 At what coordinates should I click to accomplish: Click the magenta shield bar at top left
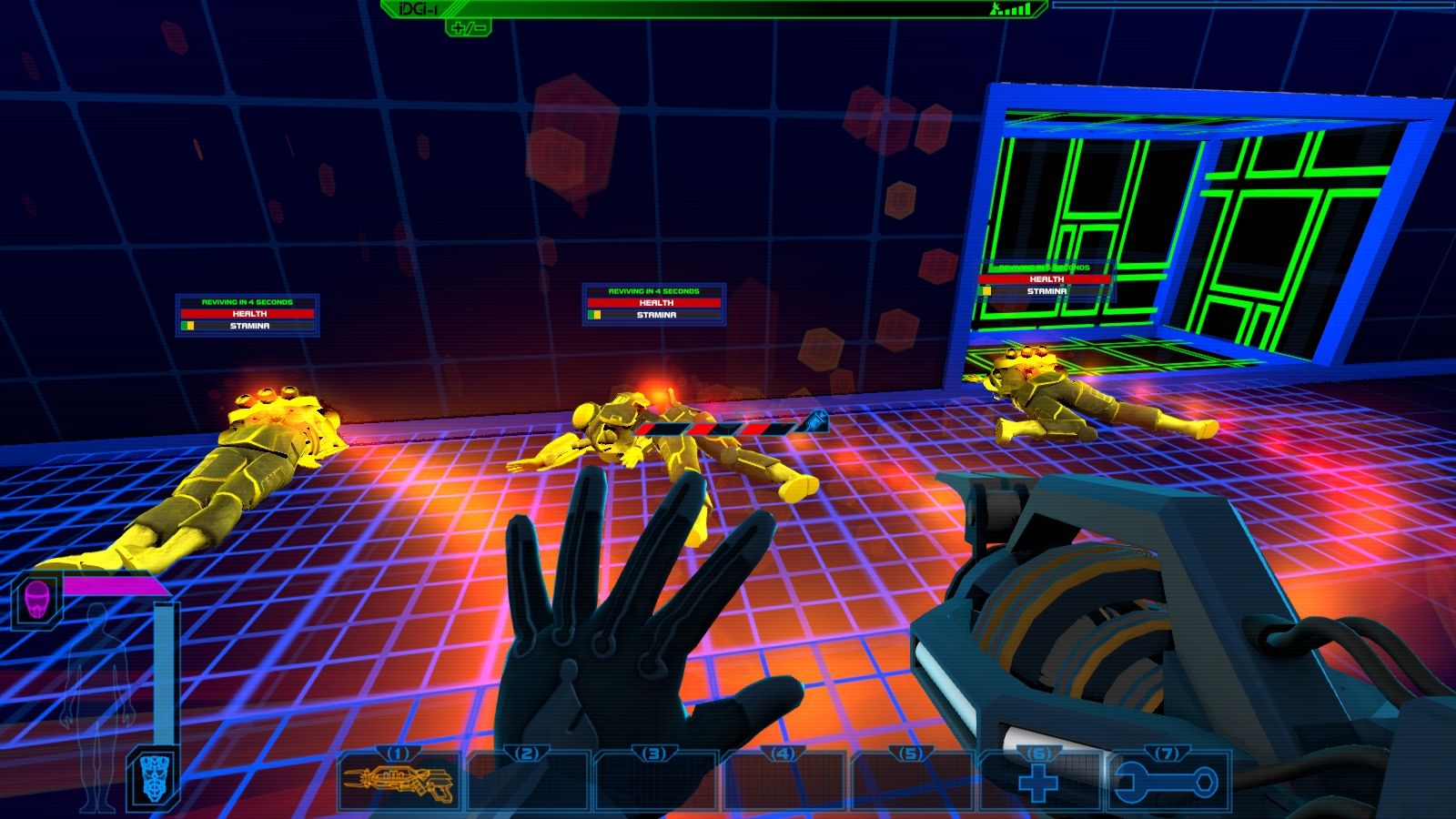[x=114, y=587]
